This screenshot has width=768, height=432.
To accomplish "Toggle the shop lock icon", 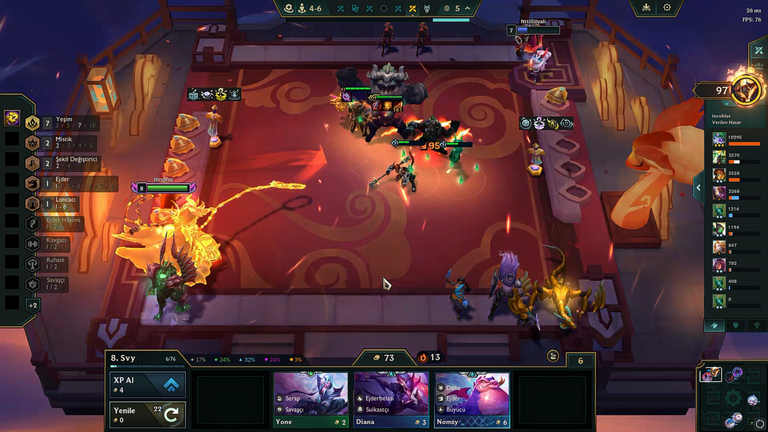I will (553, 356).
